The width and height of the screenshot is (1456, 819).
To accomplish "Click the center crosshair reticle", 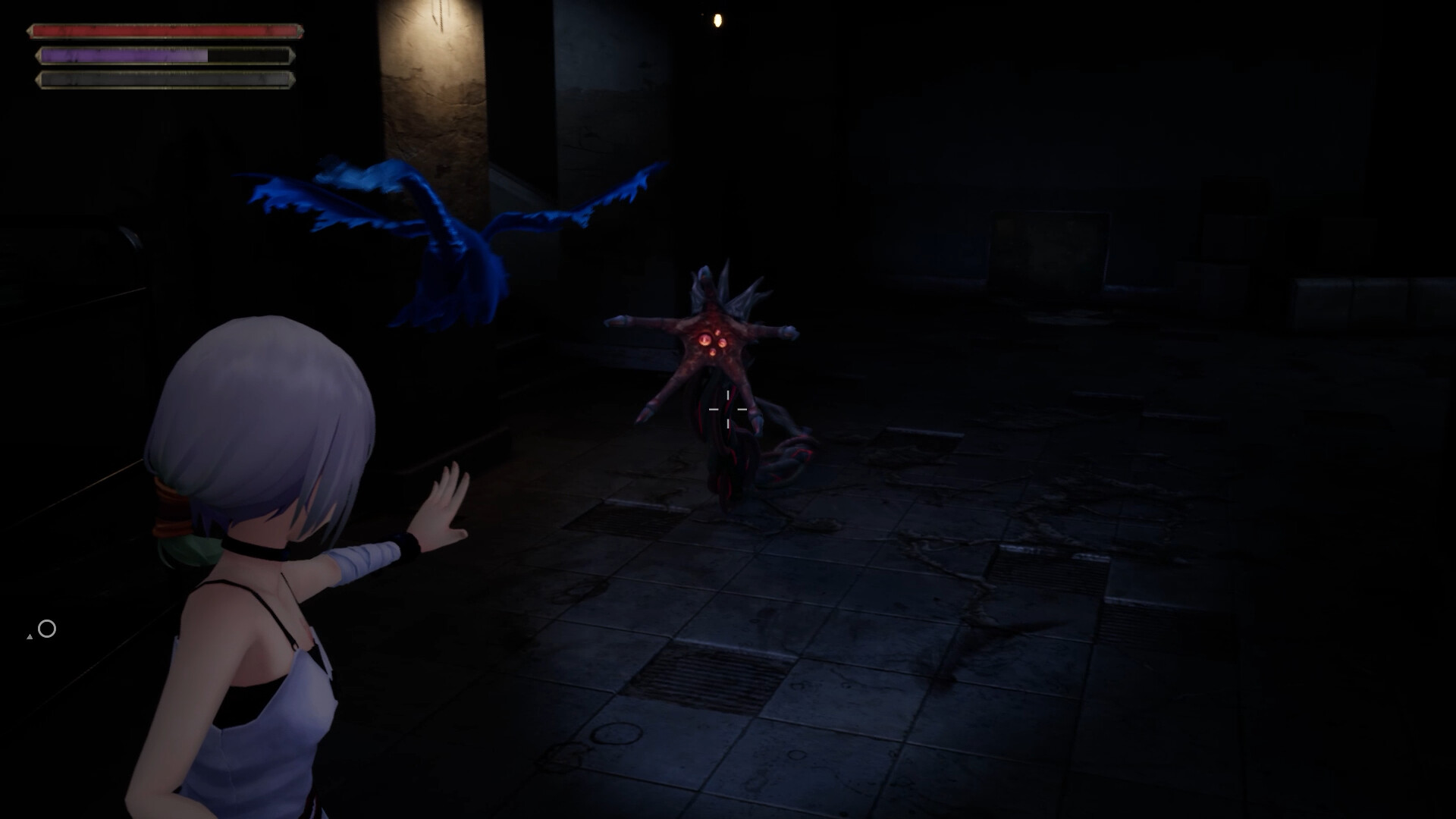I will point(728,409).
